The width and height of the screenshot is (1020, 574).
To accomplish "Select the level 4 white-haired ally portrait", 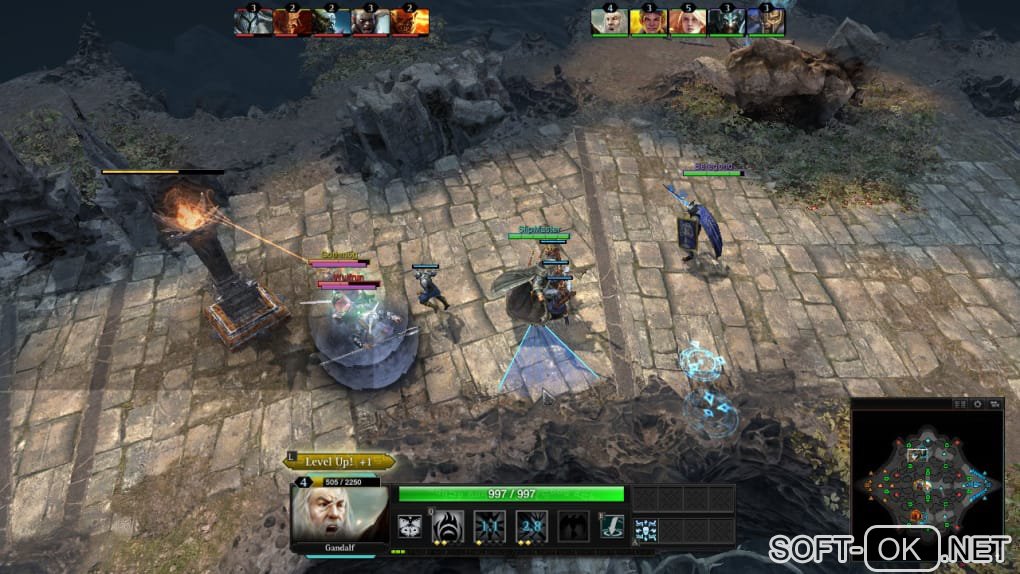I will [610, 21].
